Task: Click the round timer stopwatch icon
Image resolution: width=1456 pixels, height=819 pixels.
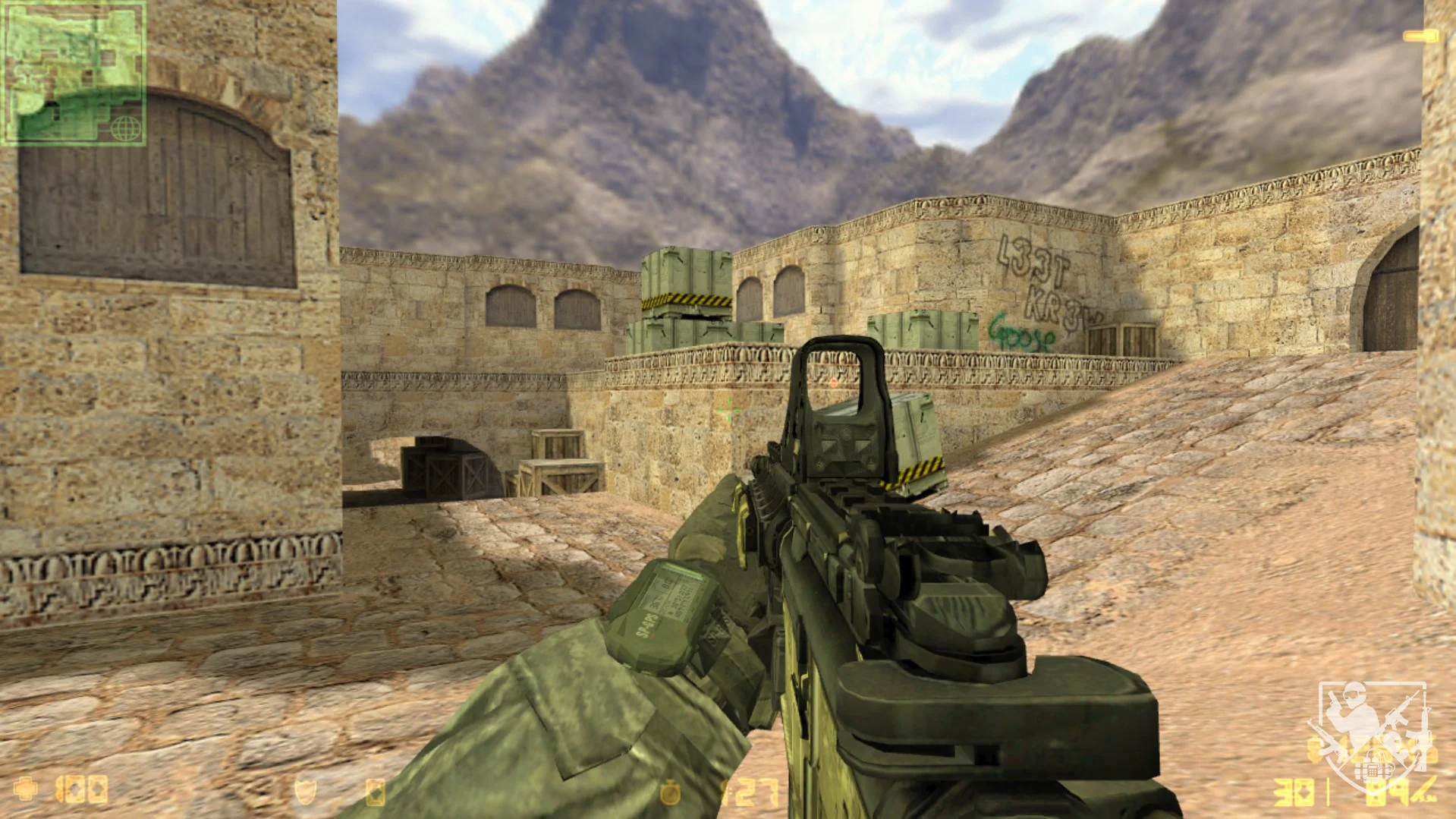Action: pyautogui.click(x=671, y=792)
